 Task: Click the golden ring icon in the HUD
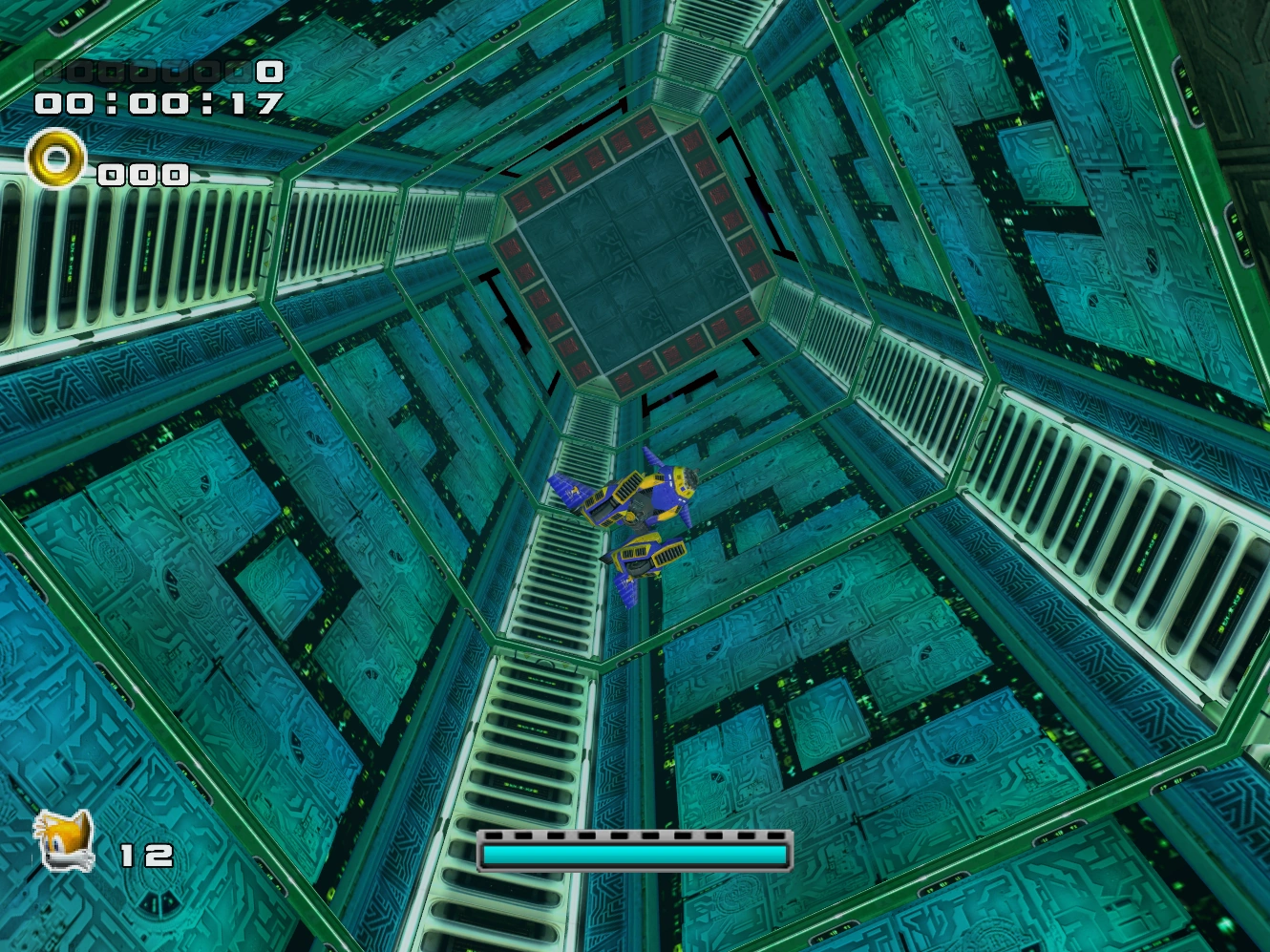pos(55,158)
